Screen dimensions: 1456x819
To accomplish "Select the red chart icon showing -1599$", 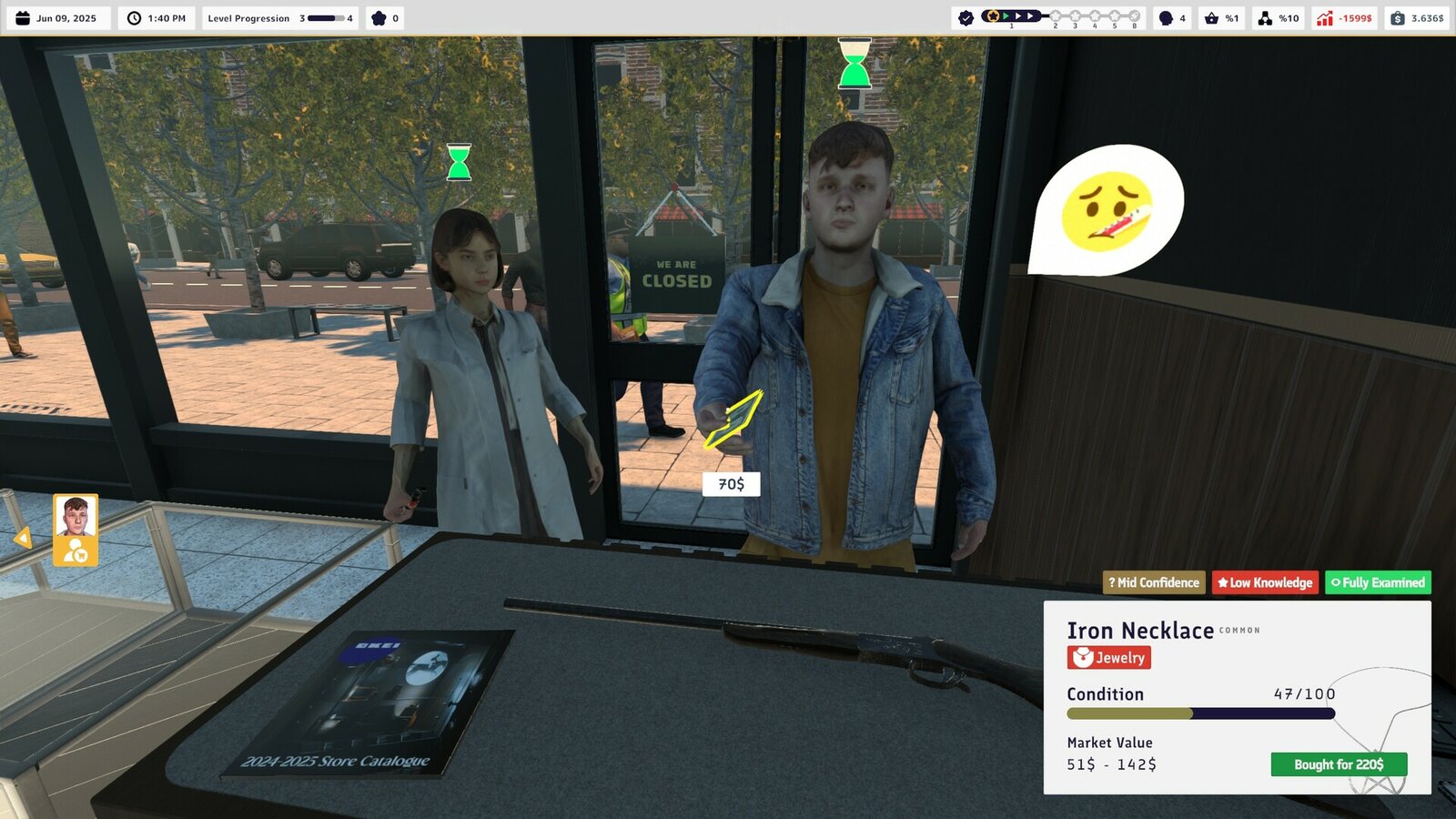I will tap(1324, 17).
